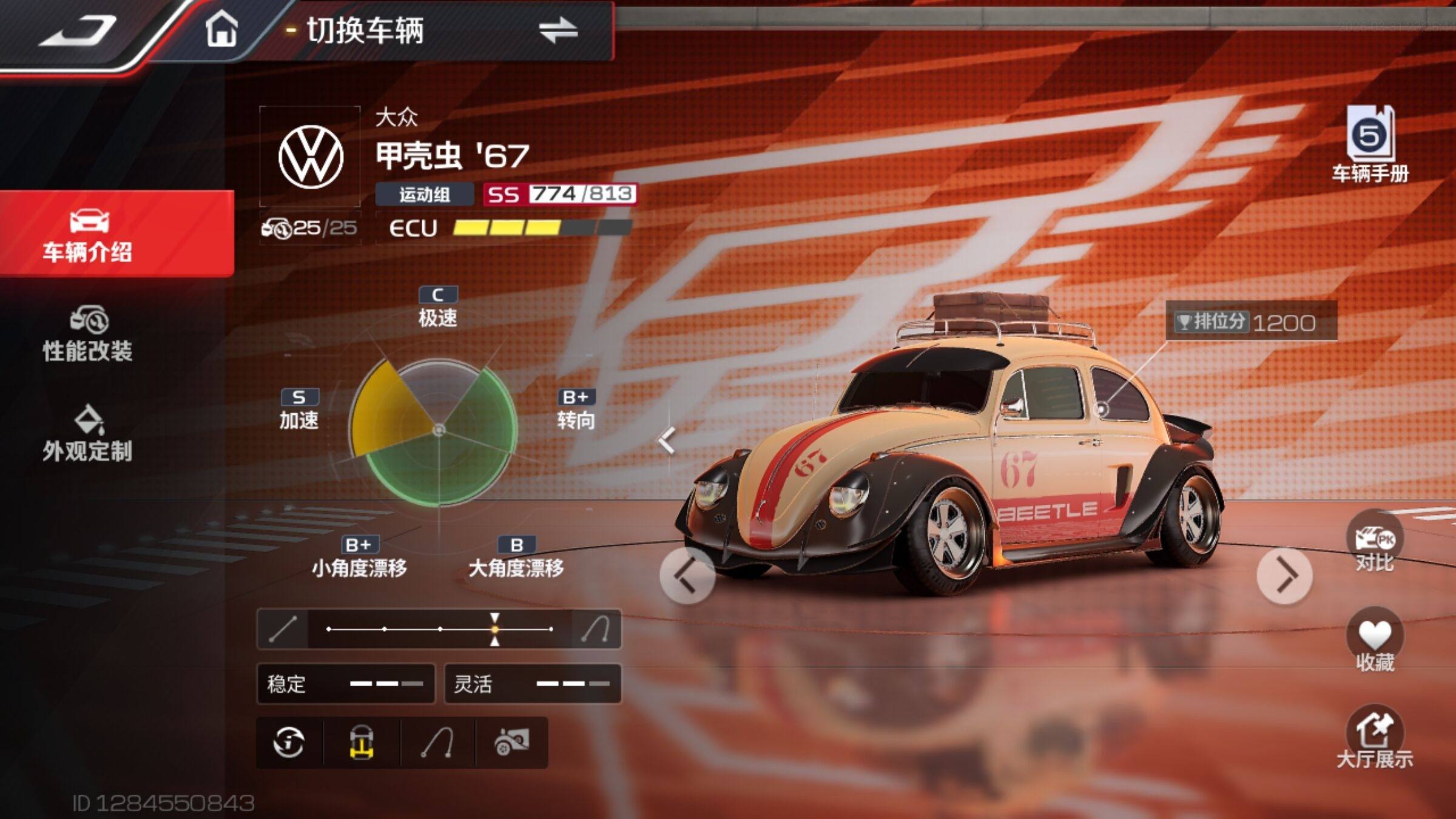The height and width of the screenshot is (819, 1456).
Task: Choose the 稳定 stability setting
Action: click(346, 684)
